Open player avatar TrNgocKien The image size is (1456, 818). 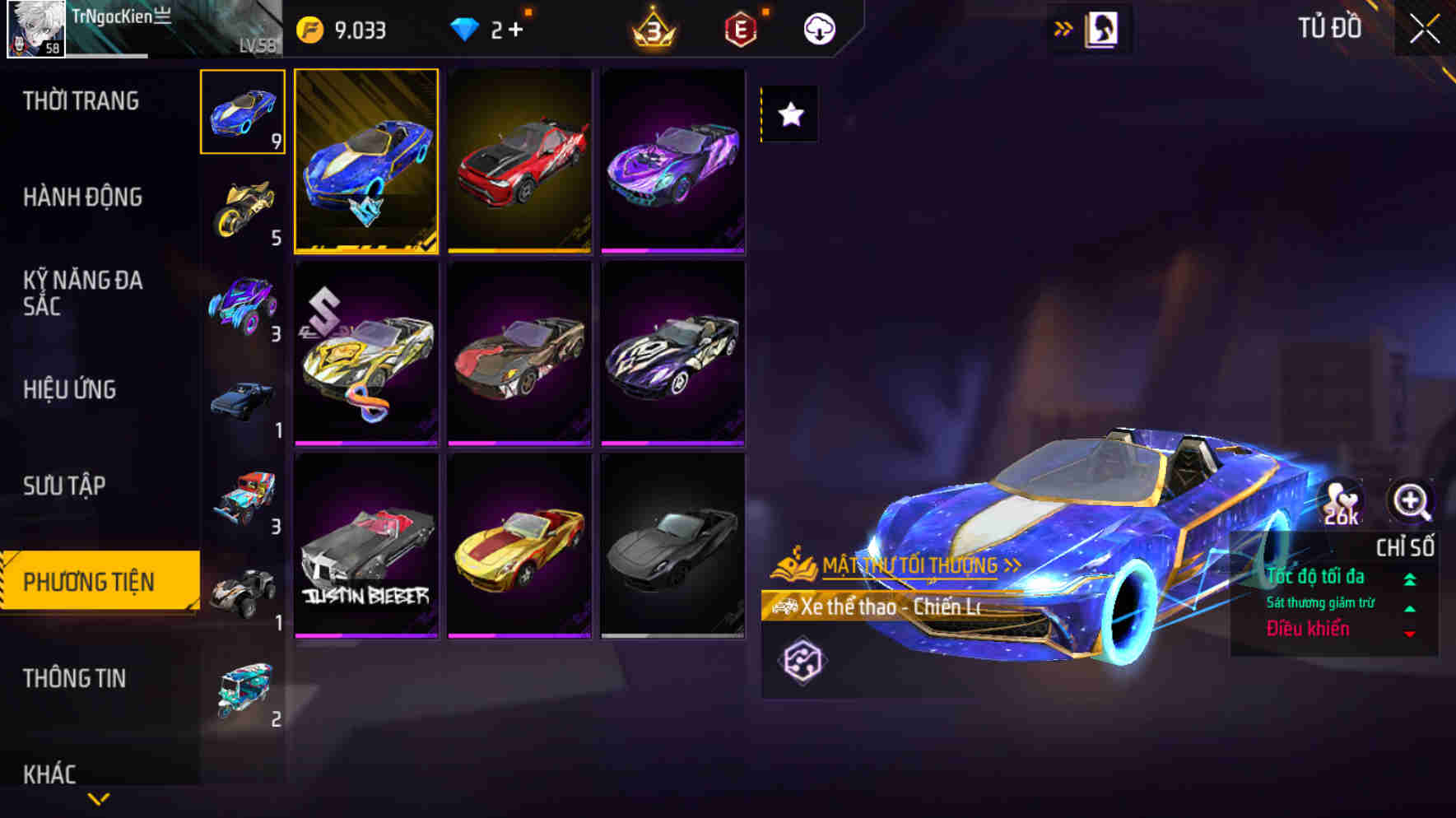tap(37, 27)
